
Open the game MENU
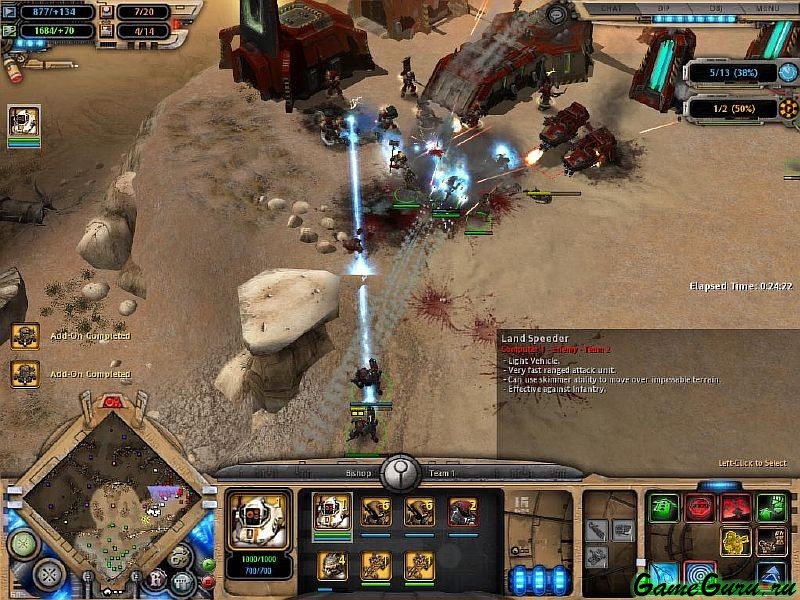768,8
